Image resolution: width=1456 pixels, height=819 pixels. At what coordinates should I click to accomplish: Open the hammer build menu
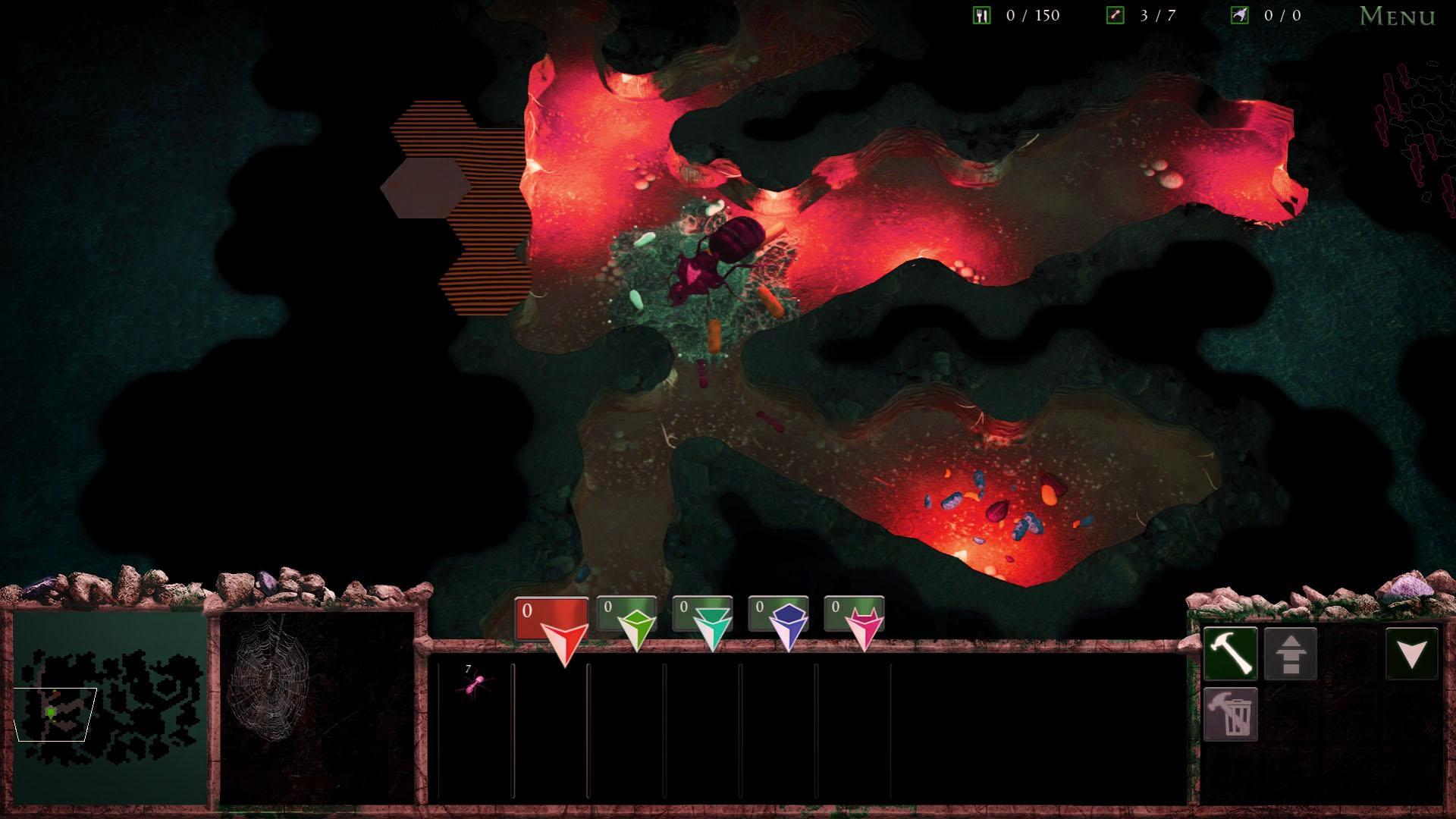[x=1230, y=653]
